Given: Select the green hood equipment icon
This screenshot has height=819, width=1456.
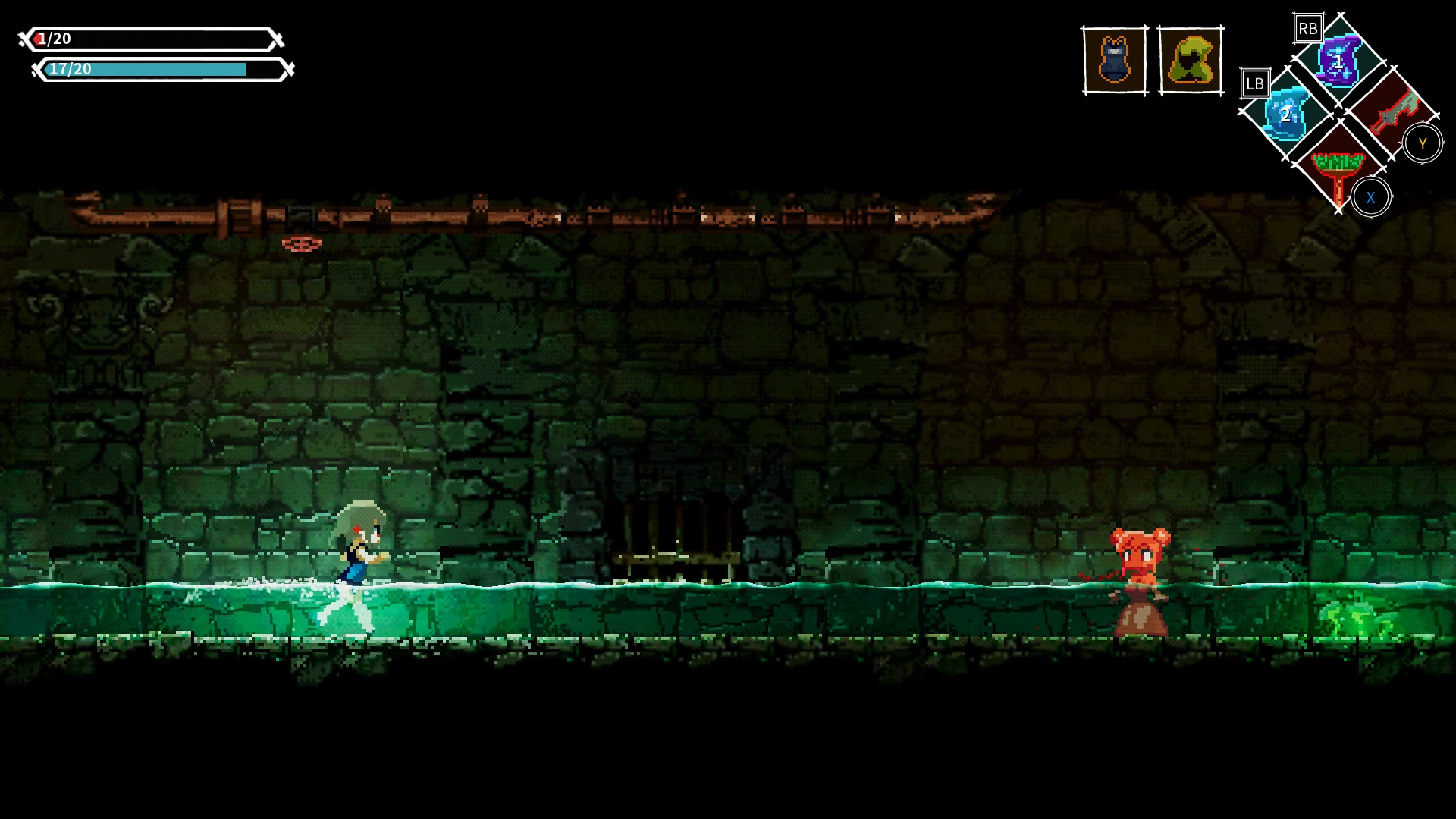Looking at the screenshot, I should (x=1191, y=59).
